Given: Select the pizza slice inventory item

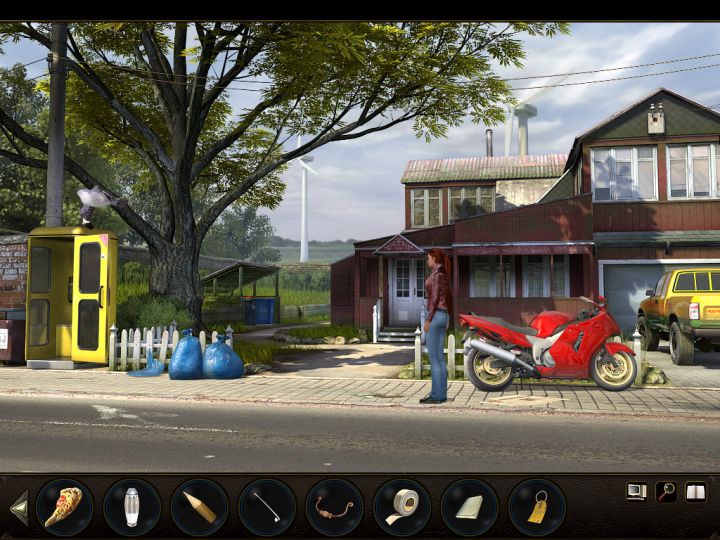Looking at the screenshot, I should point(64,507).
